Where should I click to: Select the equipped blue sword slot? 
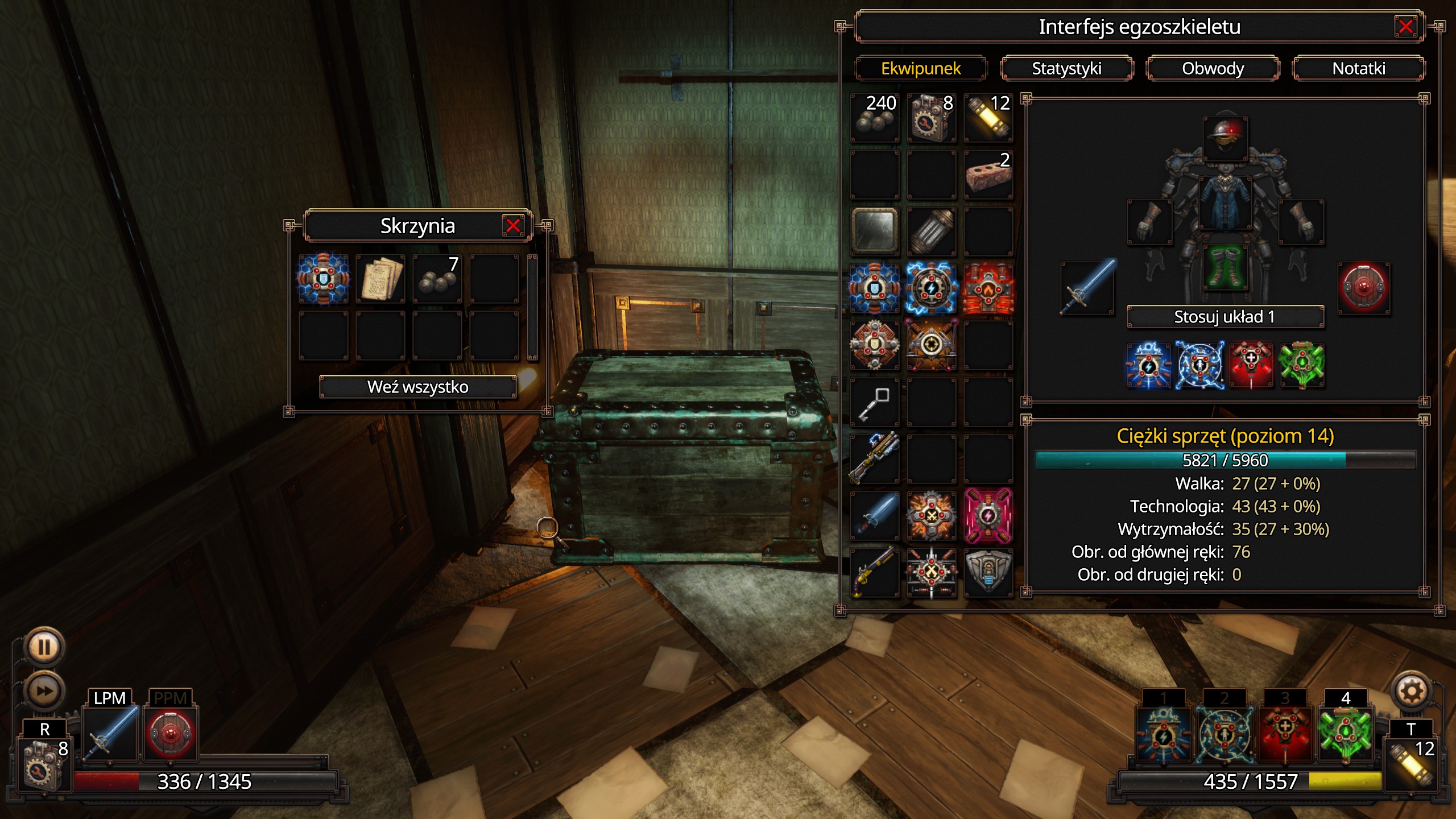click(1087, 288)
